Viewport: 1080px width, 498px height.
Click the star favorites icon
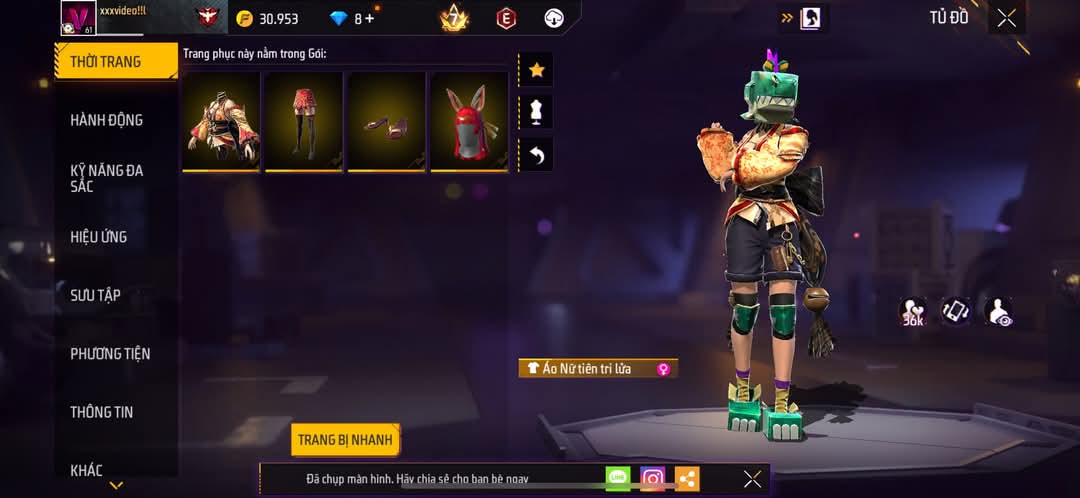(536, 70)
